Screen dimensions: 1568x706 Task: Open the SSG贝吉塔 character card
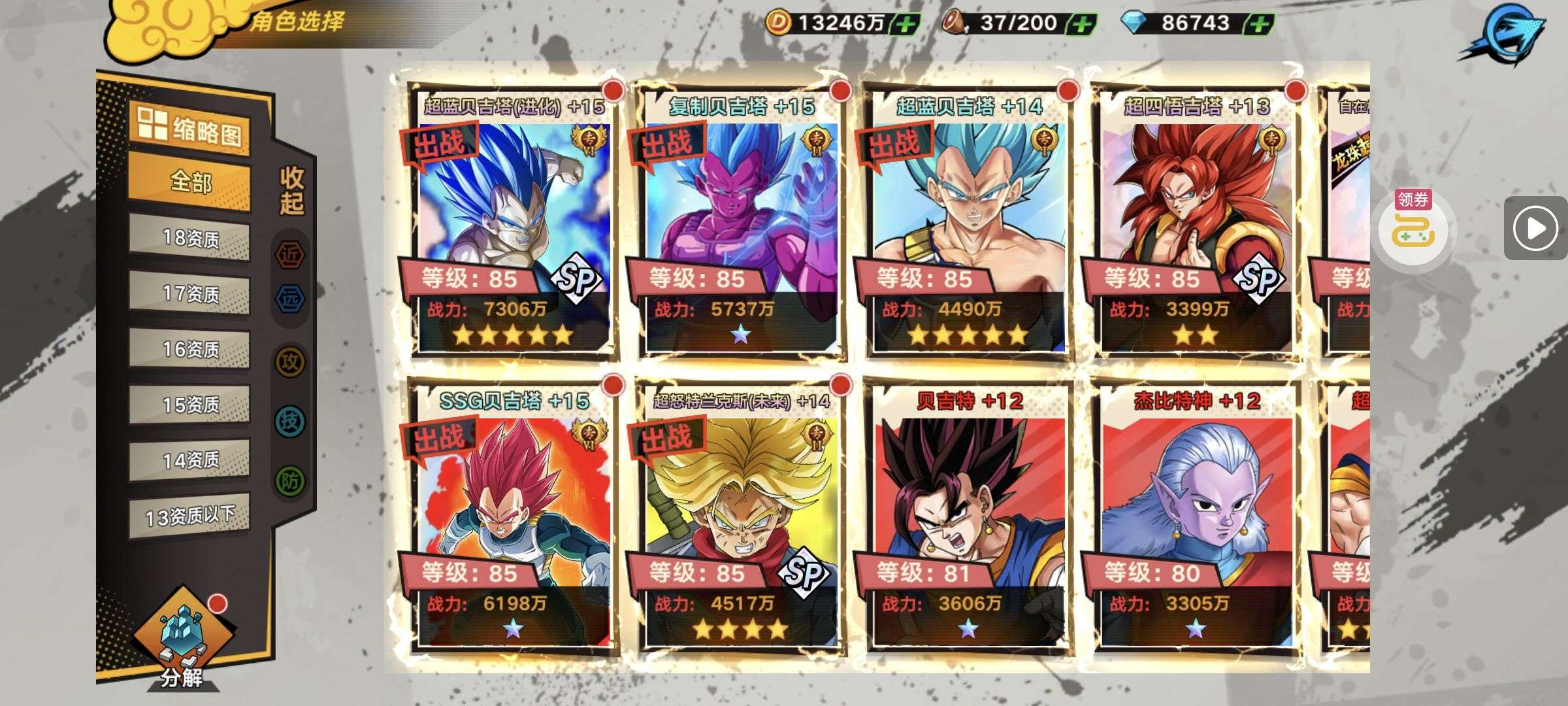coord(513,516)
